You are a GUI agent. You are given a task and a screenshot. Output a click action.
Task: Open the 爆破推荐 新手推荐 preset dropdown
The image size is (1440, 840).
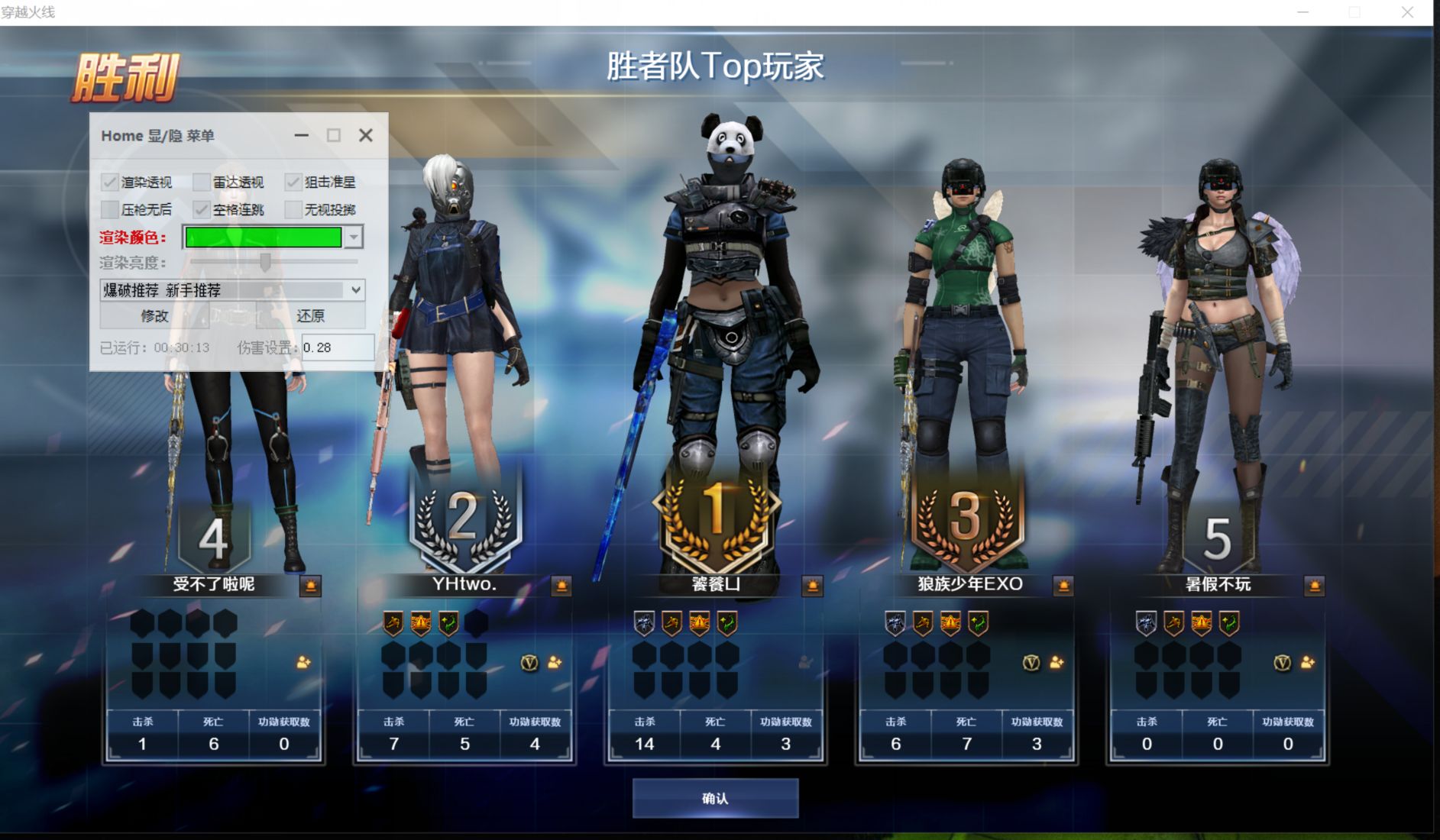[x=356, y=290]
